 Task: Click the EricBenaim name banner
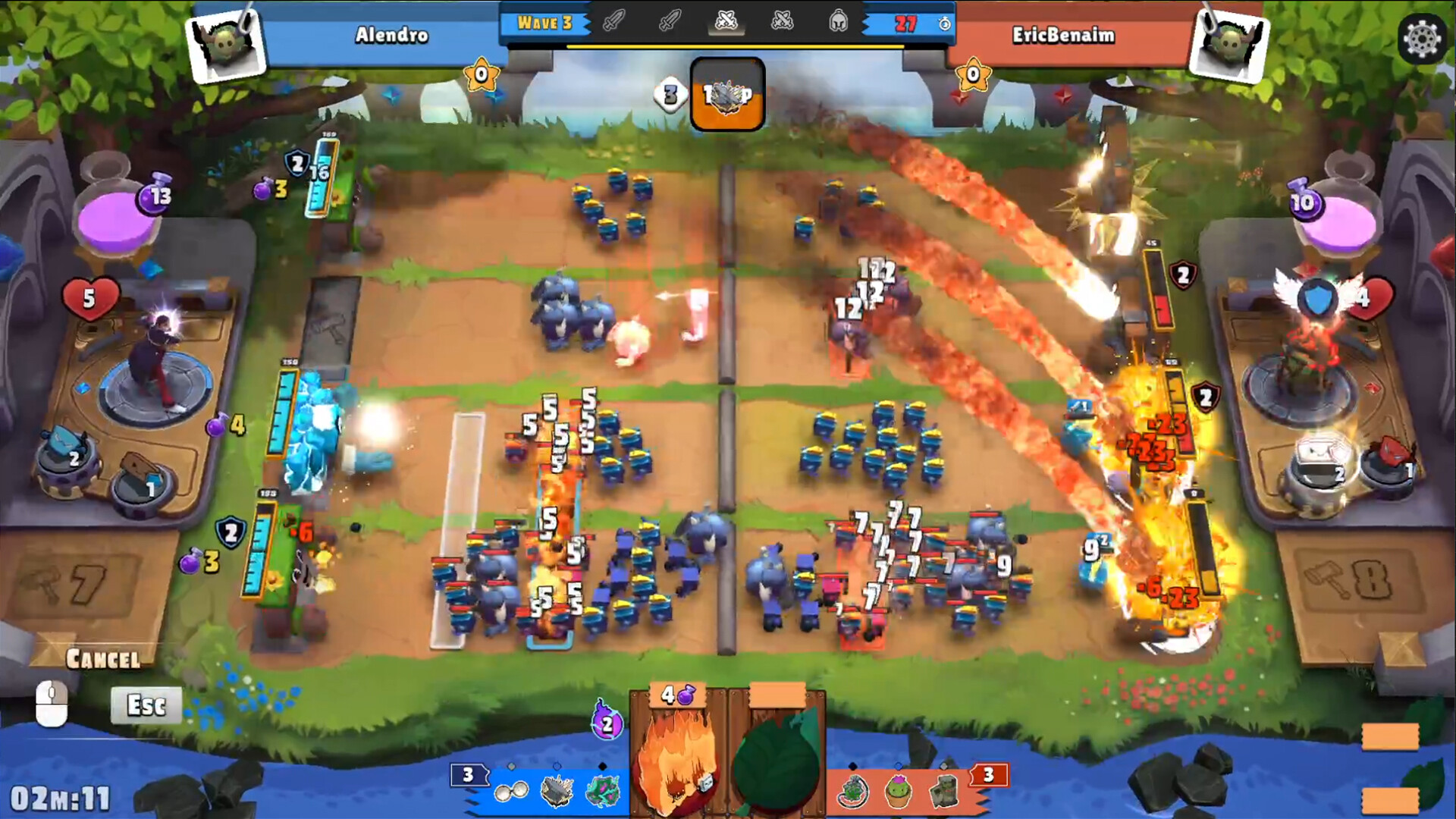click(x=1062, y=33)
